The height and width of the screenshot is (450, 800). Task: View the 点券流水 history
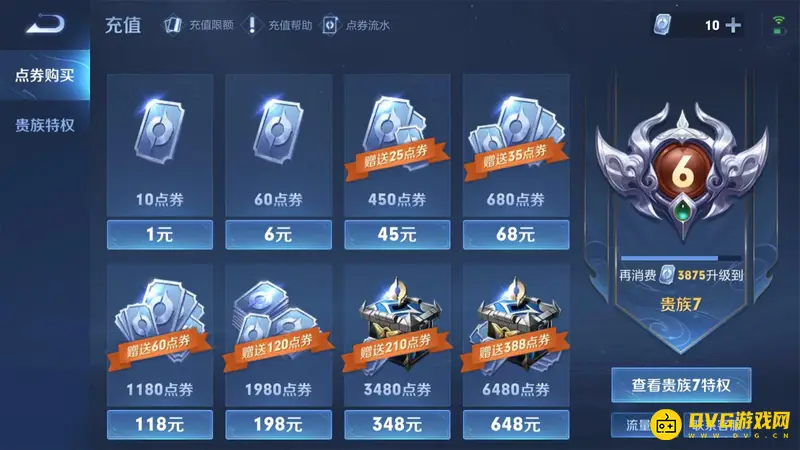click(355, 25)
